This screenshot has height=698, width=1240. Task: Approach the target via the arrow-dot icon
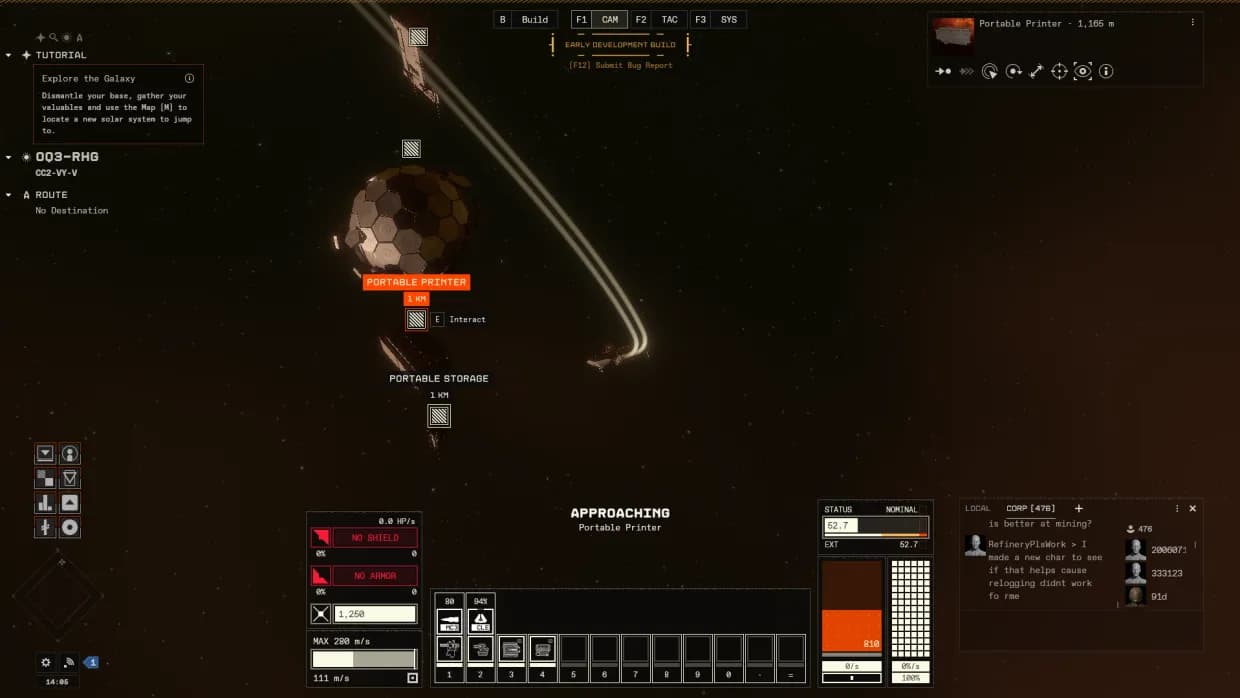(x=943, y=71)
